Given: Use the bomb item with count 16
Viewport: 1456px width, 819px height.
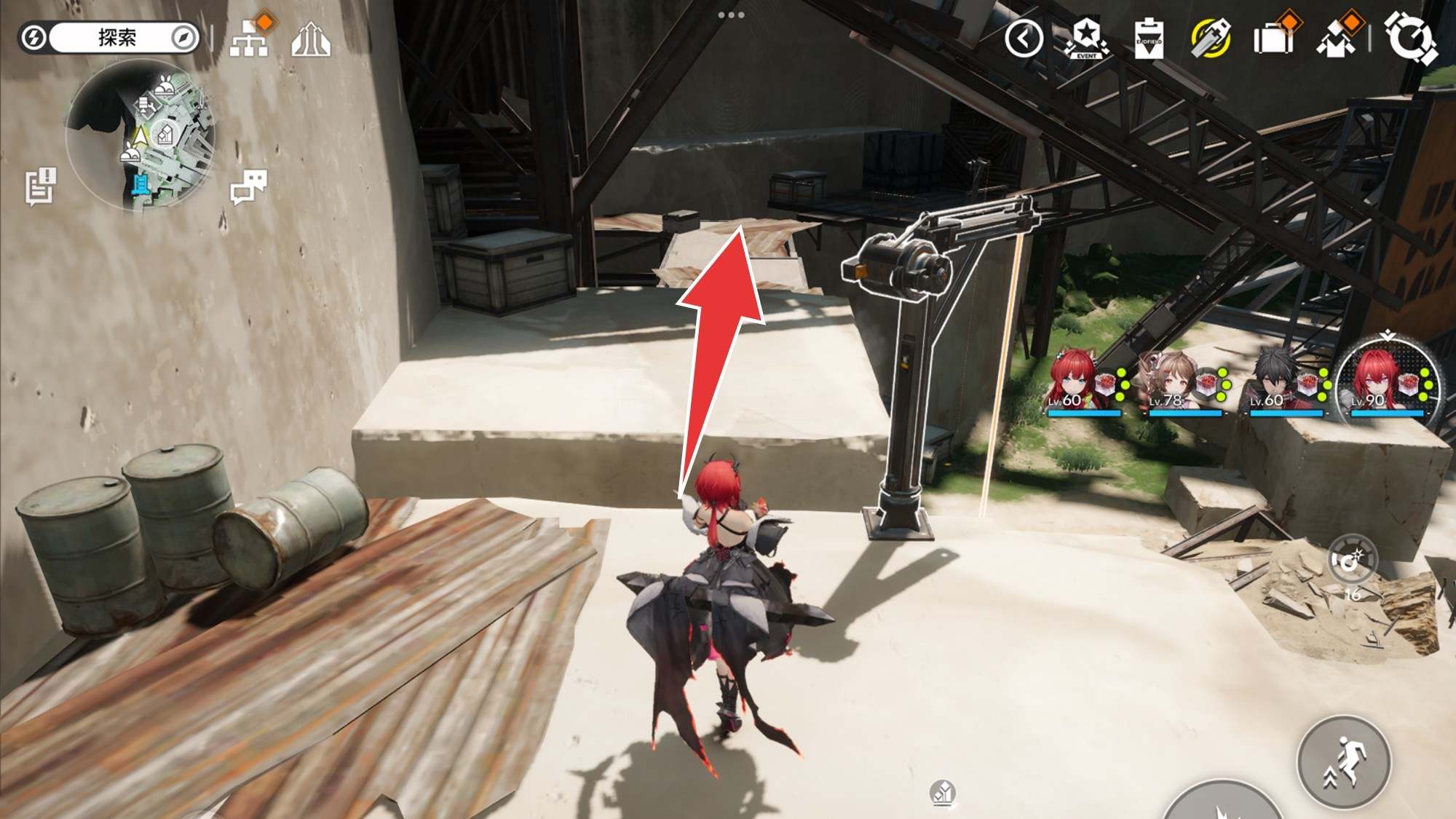Looking at the screenshot, I should (x=1352, y=562).
